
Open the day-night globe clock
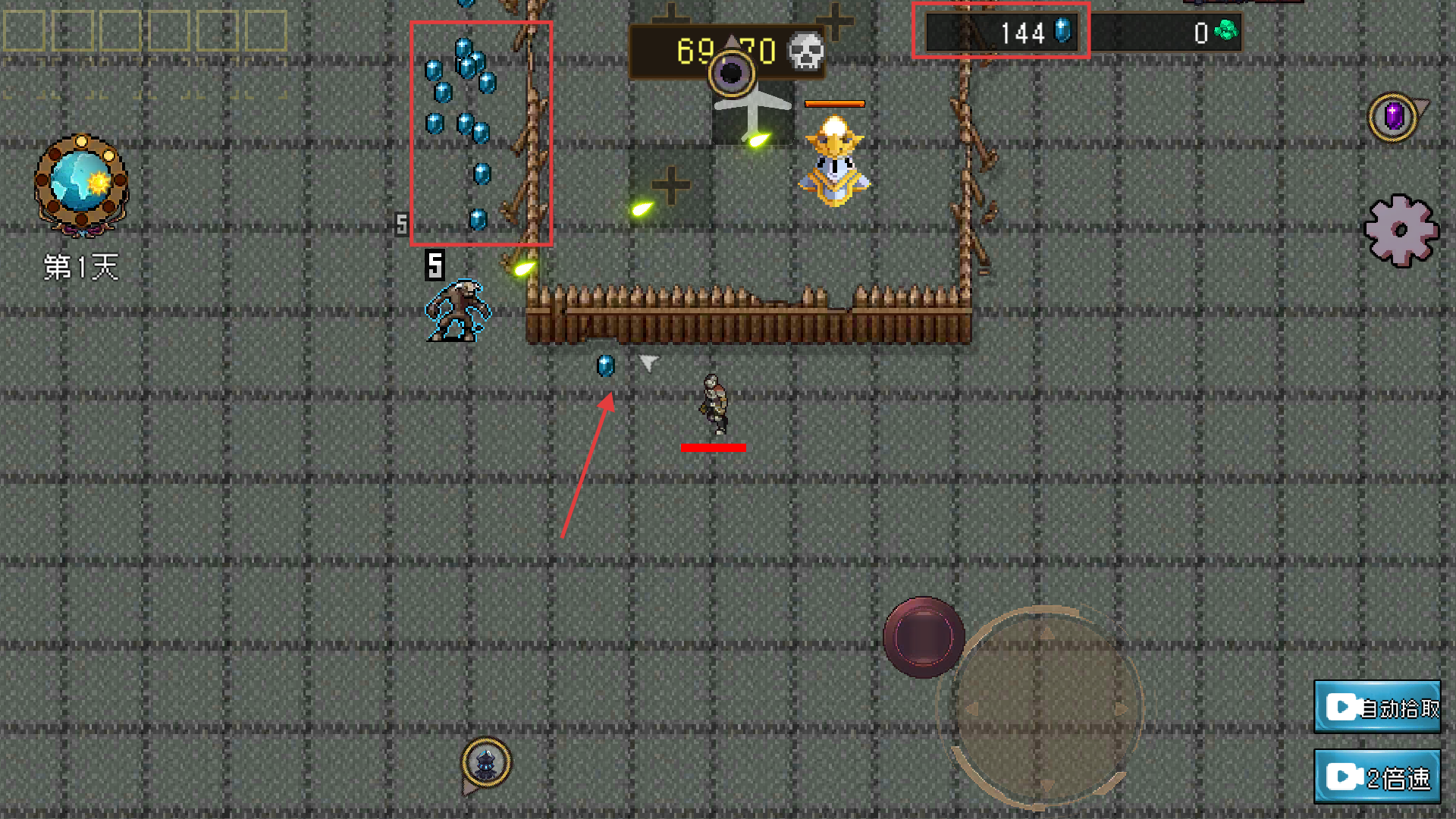click(x=81, y=184)
